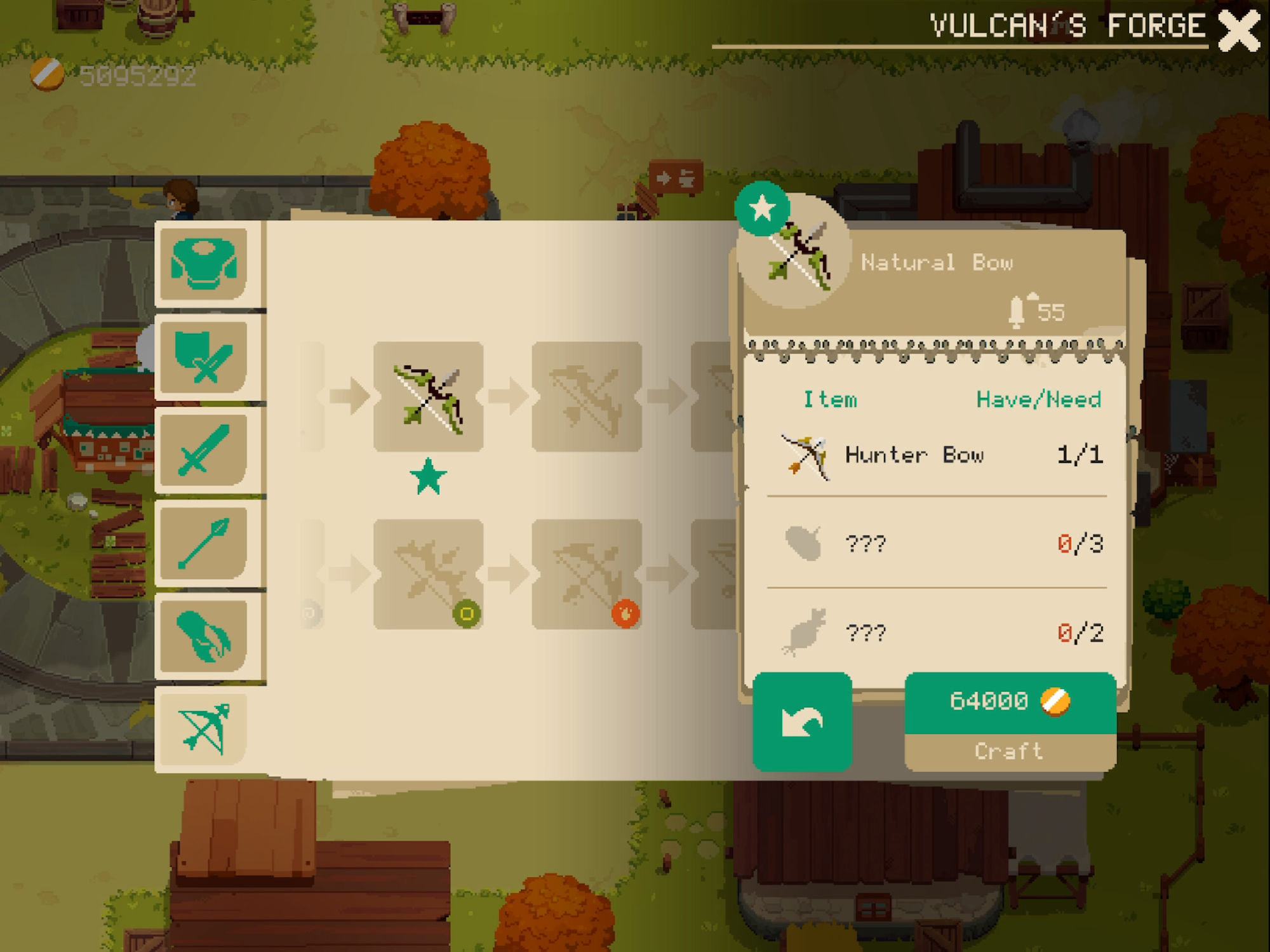Image resolution: width=1270 pixels, height=952 pixels.
Task: Switch to the armor chestplate category
Action: 204,264
